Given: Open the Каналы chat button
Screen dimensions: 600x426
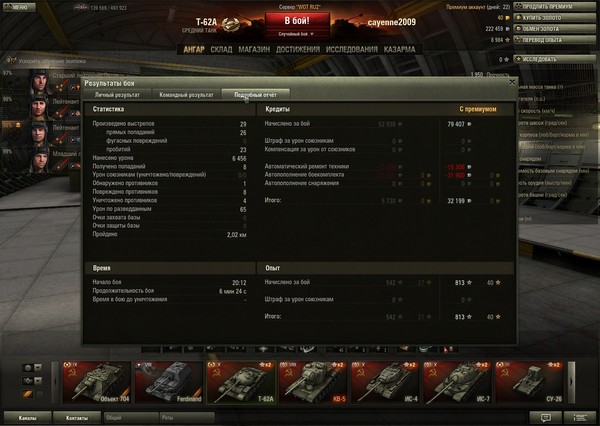Looking at the screenshot, I should coord(27,416).
